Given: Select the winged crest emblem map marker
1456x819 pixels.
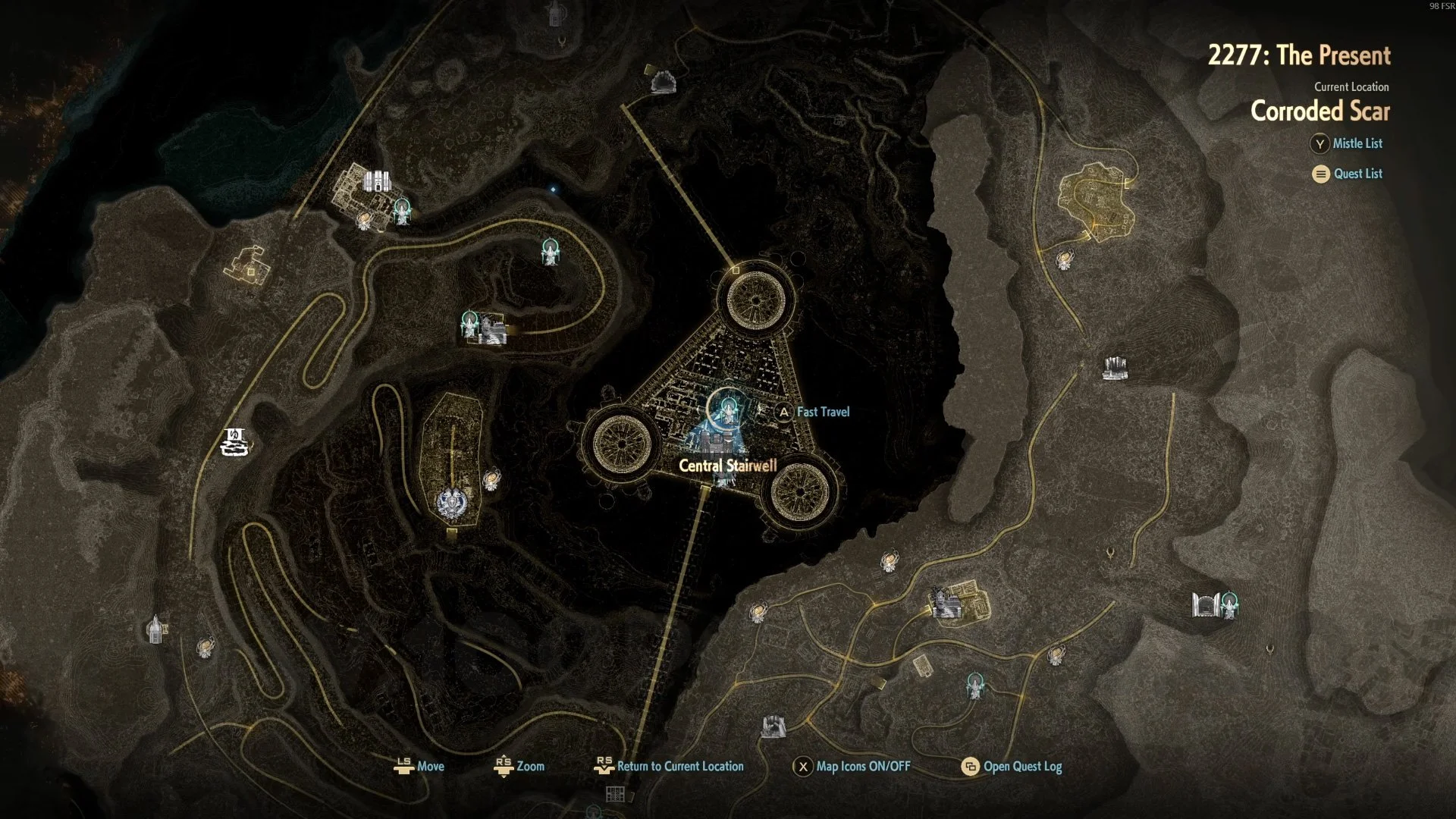Looking at the screenshot, I should [x=453, y=502].
